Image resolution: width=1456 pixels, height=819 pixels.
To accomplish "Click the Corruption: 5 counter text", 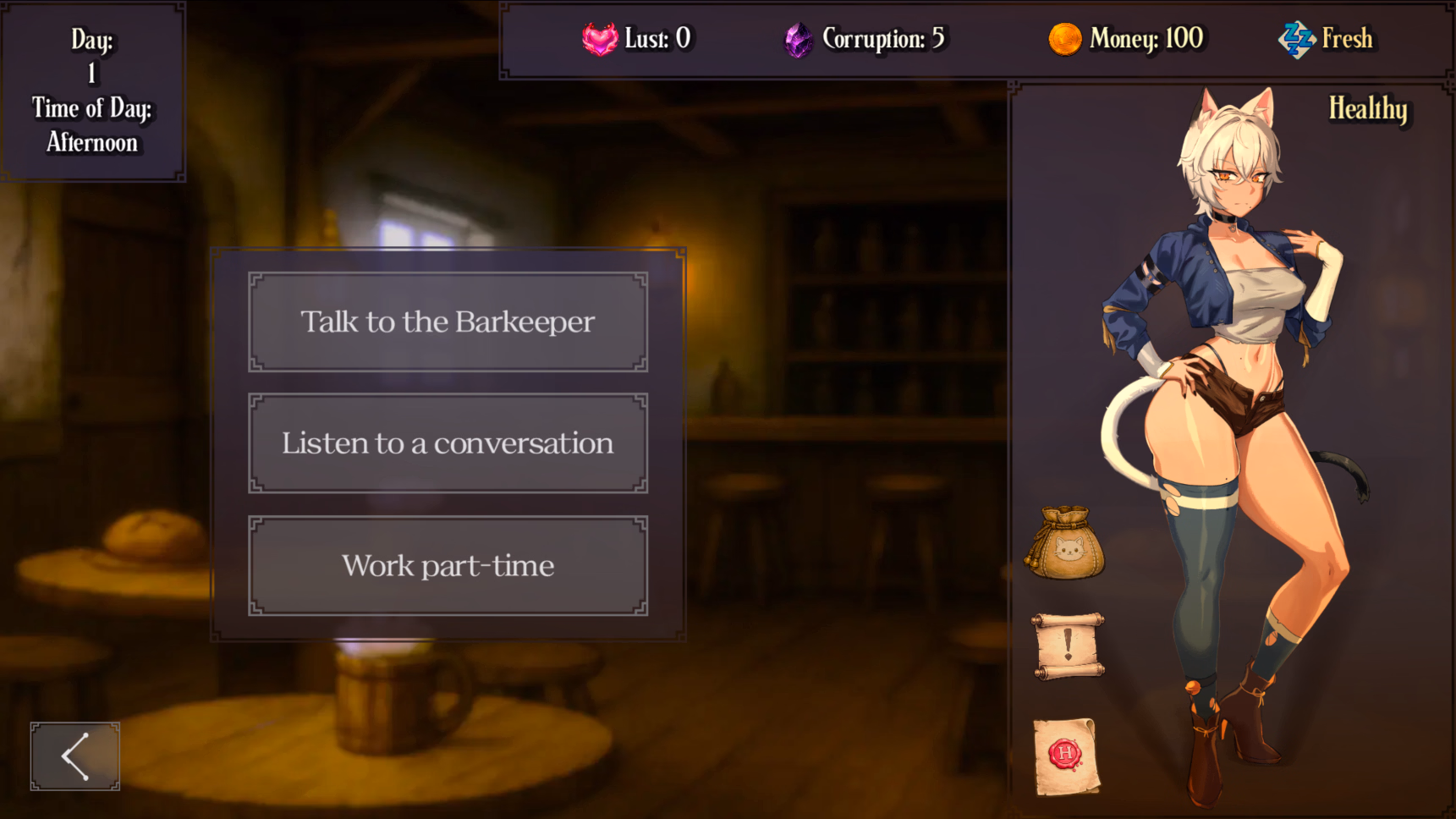I will (884, 39).
